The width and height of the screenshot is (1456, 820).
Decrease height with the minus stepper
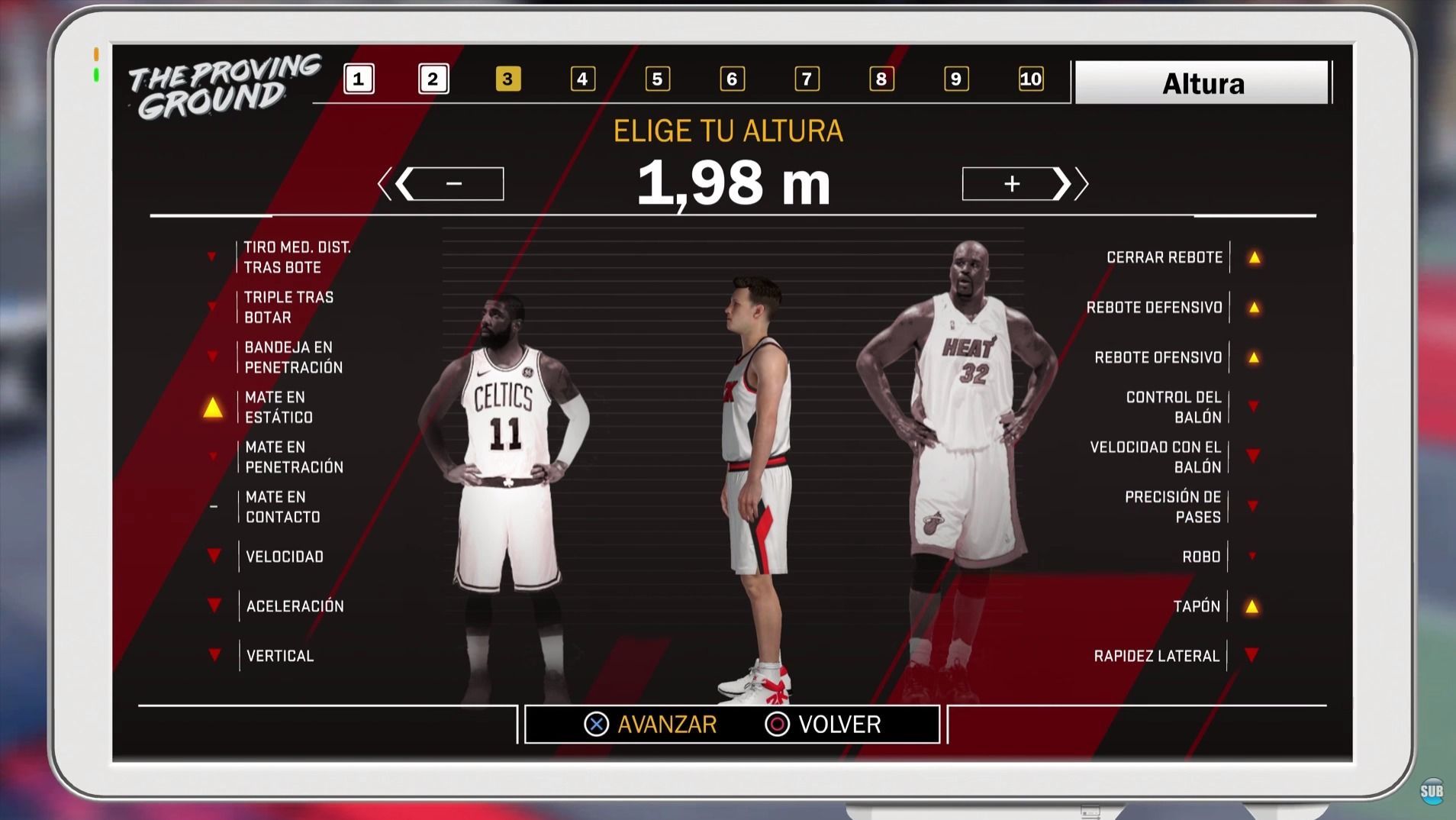[454, 184]
